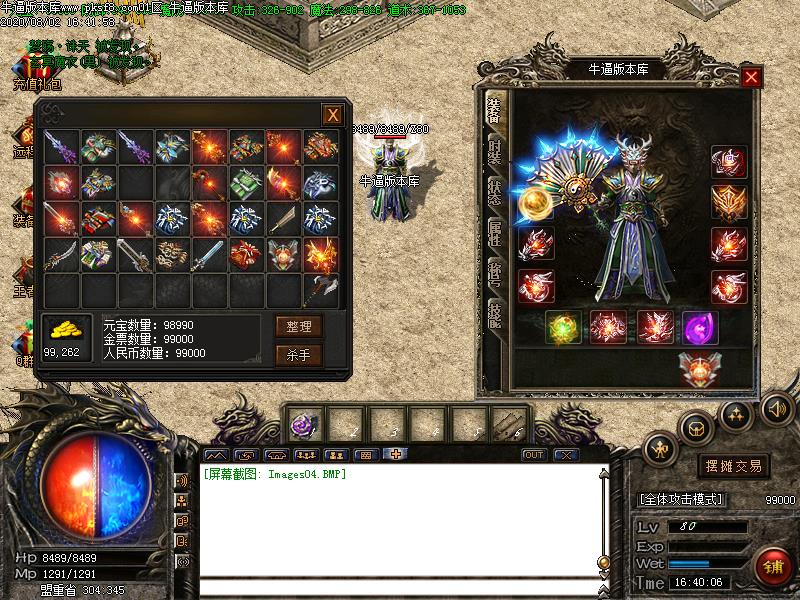Close the inventory bag window
The width and height of the screenshot is (800, 600).
pyautogui.click(x=332, y=115)
